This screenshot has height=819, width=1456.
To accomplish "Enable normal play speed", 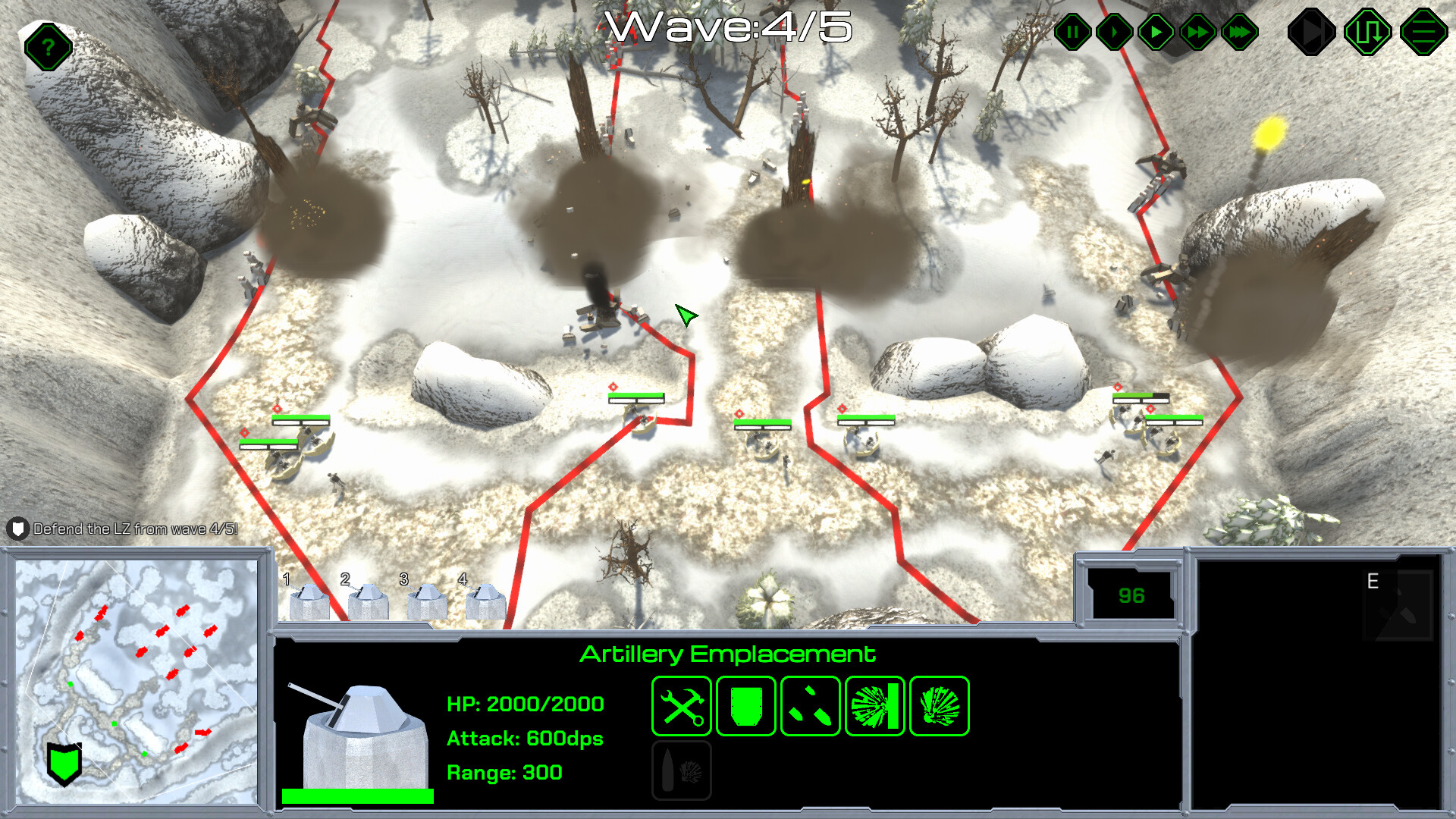I will point(1156,32).
